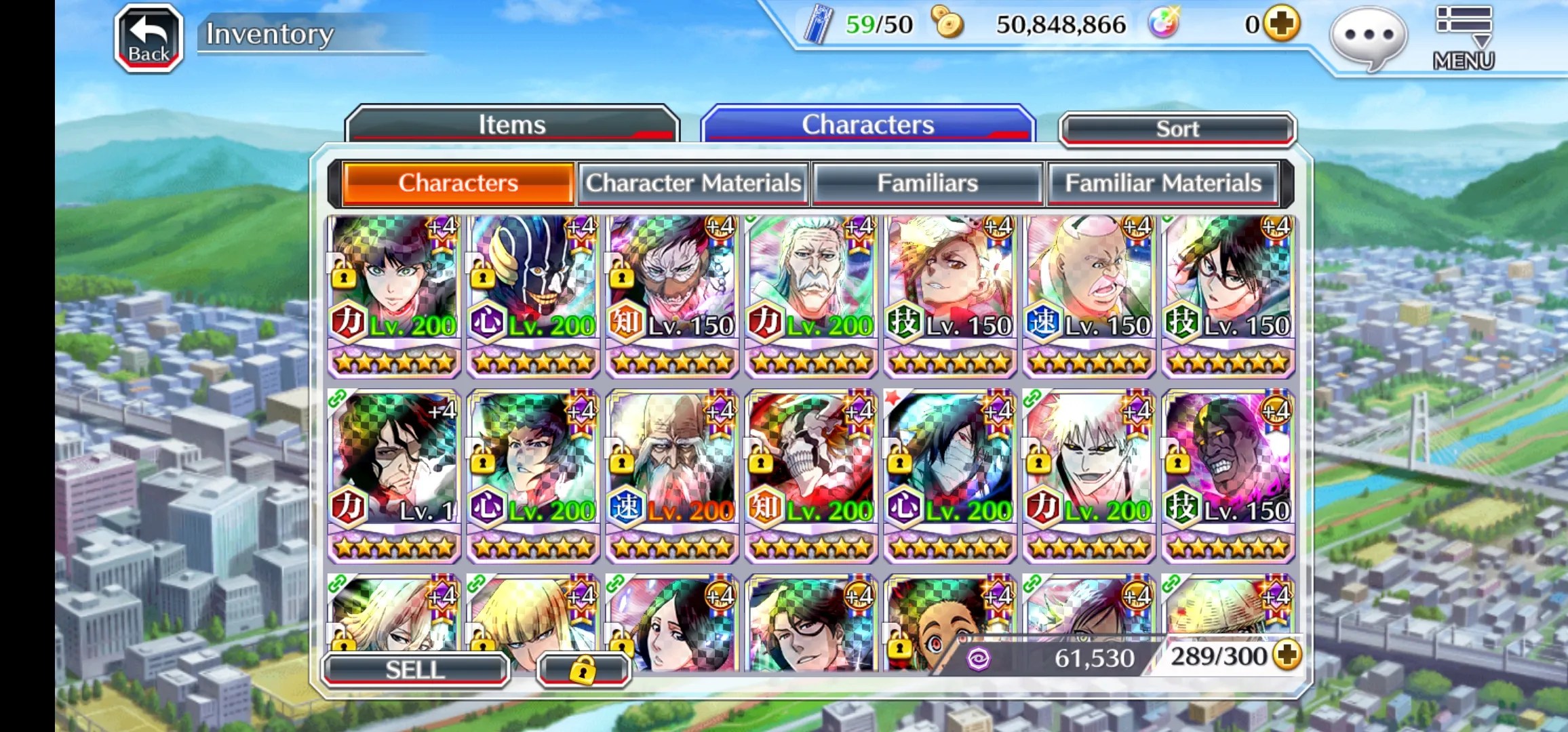Viewport: 1568px width, 732px height.
Task: Pick the bald bearded elder Lv. 200 card
Action: [x=672, y=474]
